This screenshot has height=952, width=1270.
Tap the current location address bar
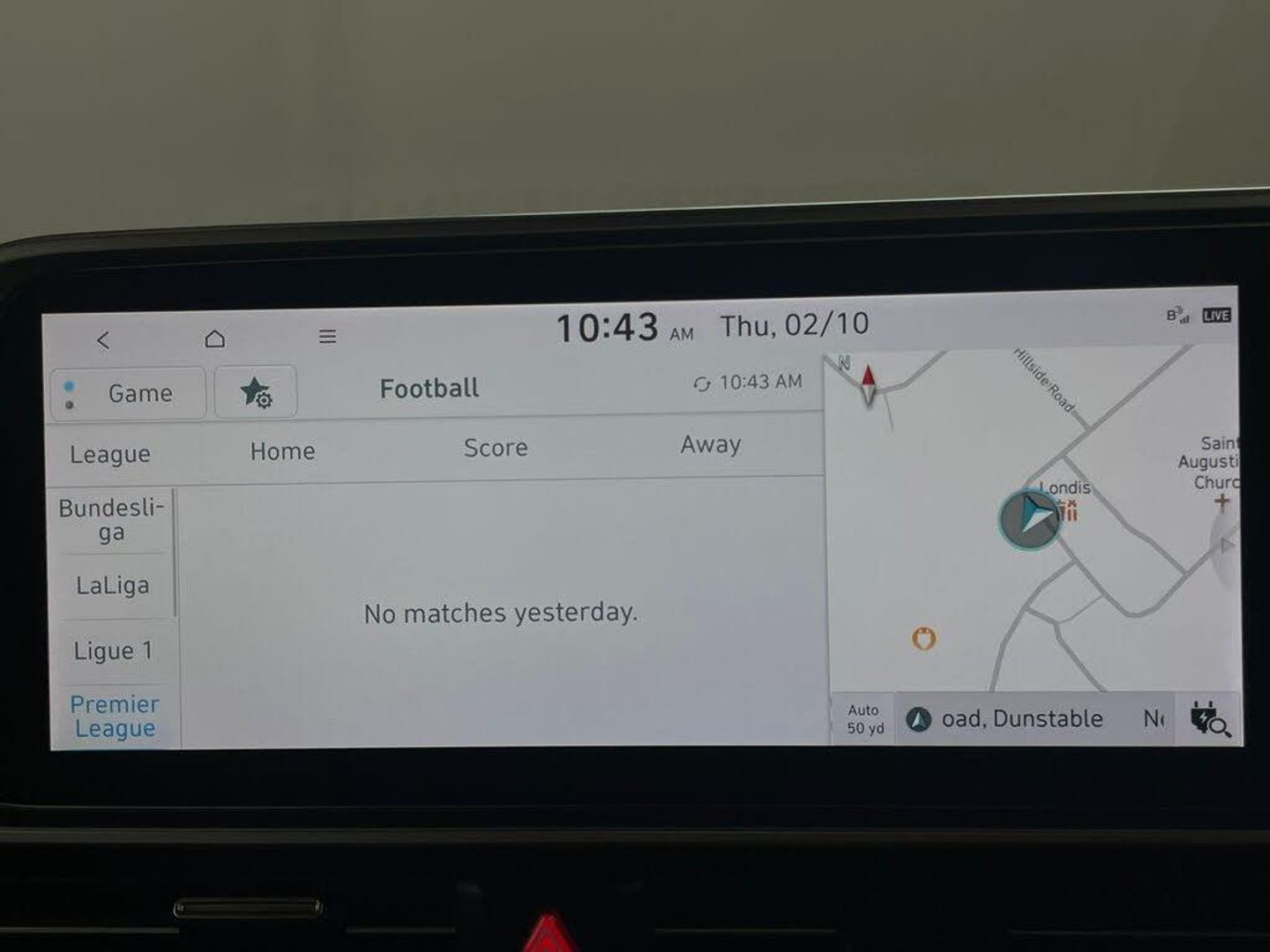1020,719
